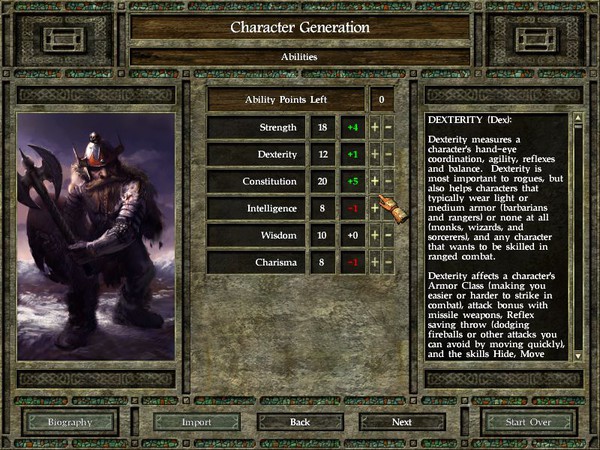Reduce Wisdom with its minus button
The height and width of the screenshot is (450, 600).
(x=389, y=236)
